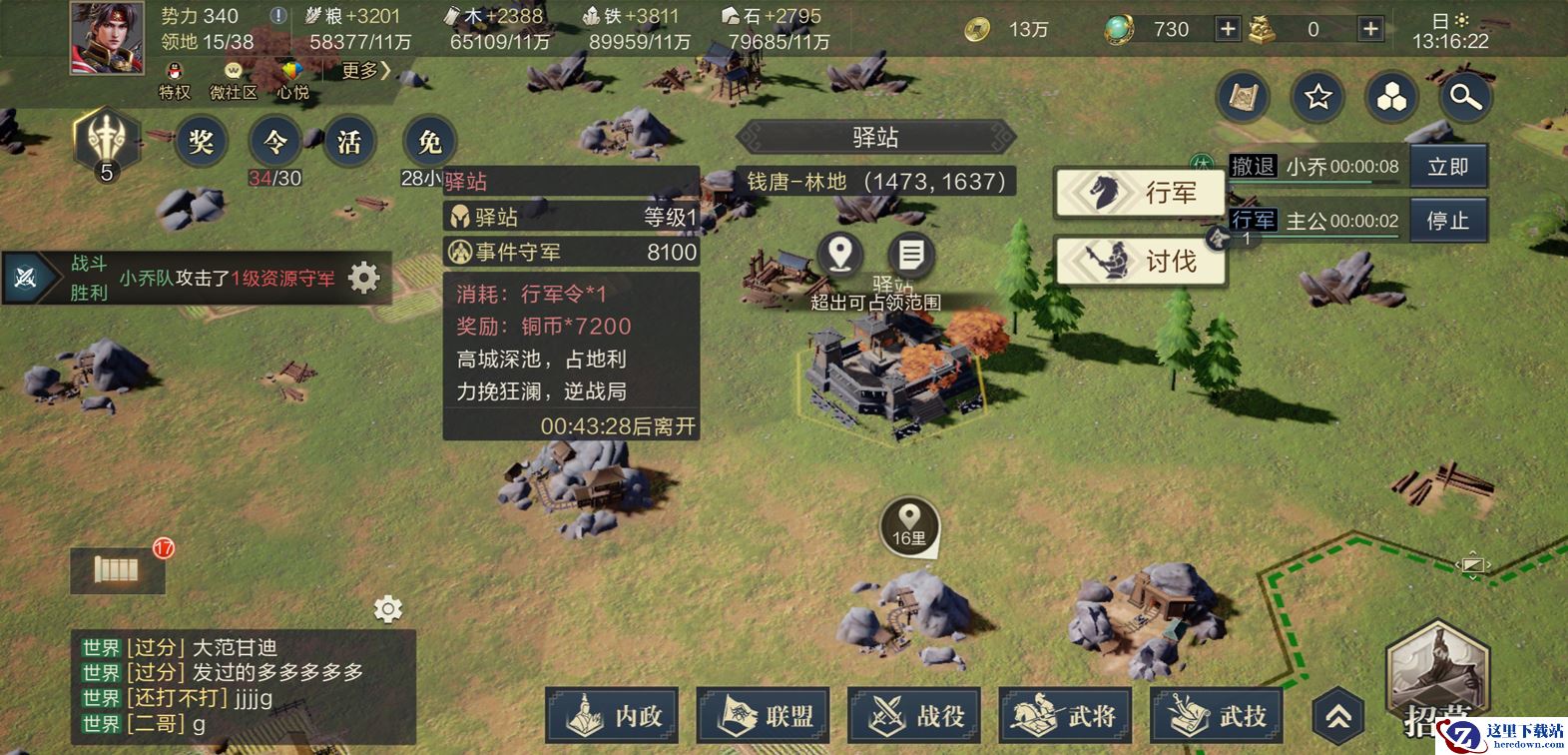Screen dimensions: 1568x755
Task: Open the 武技 martial skills menu
Action: 1218,715
